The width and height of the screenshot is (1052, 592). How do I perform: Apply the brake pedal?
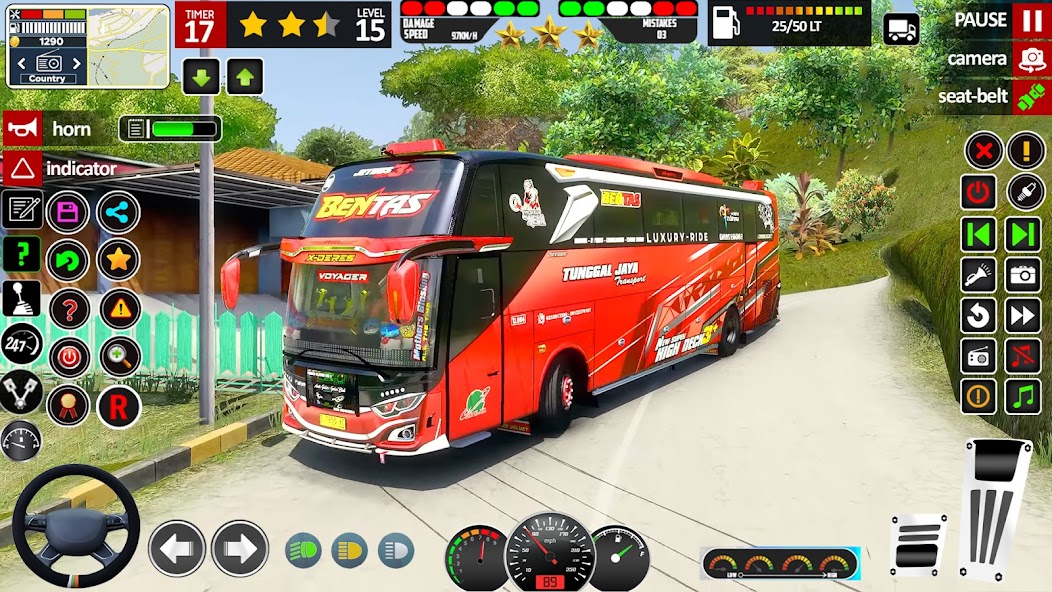917,545
